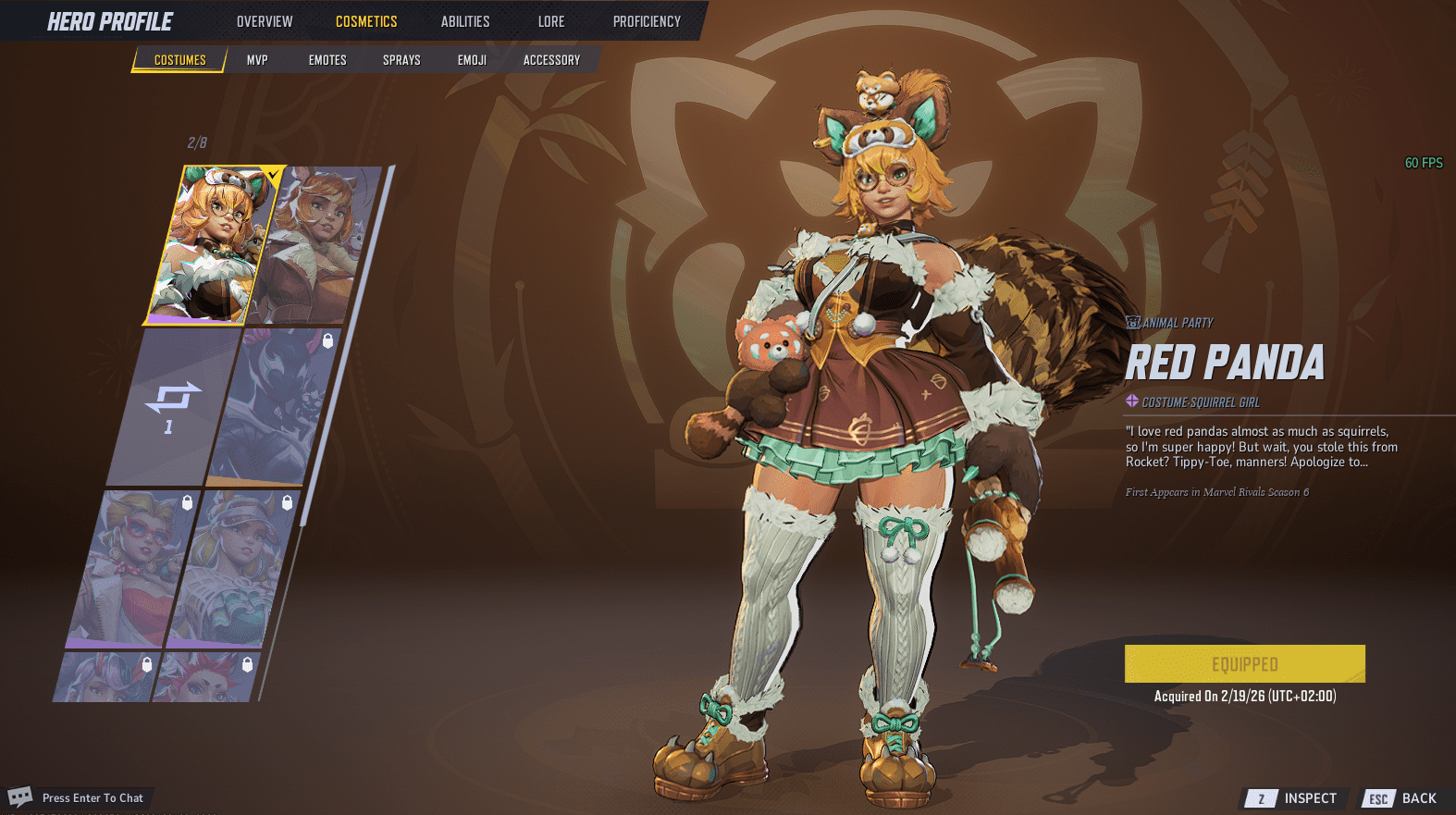Click the yellow Equipped button
The height and width of the screenshot is (815, 1456).
(1244, 664)
